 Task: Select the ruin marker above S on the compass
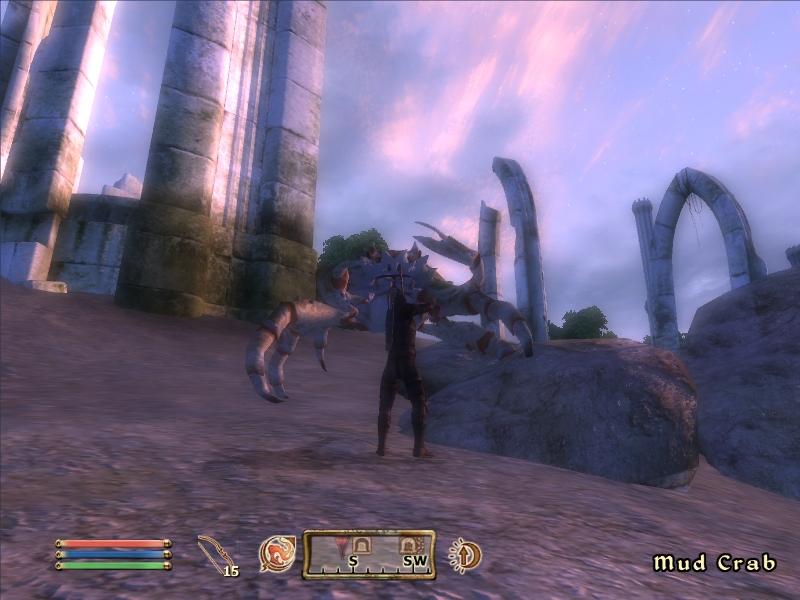point(361,545)
